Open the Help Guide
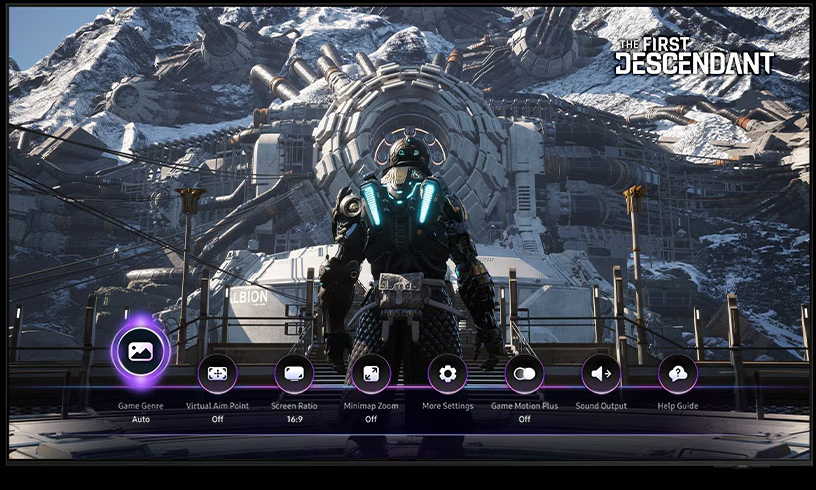816x490 pixels. tap(678, 374)
